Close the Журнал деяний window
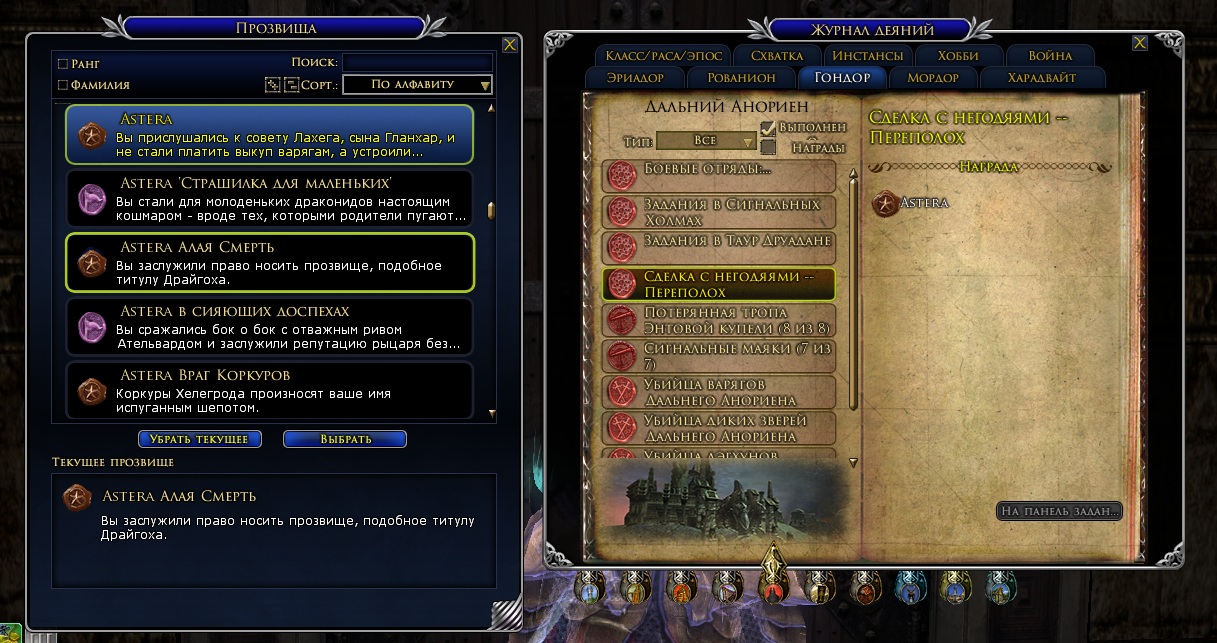 pyautogui.click(x=1140, y=43)
